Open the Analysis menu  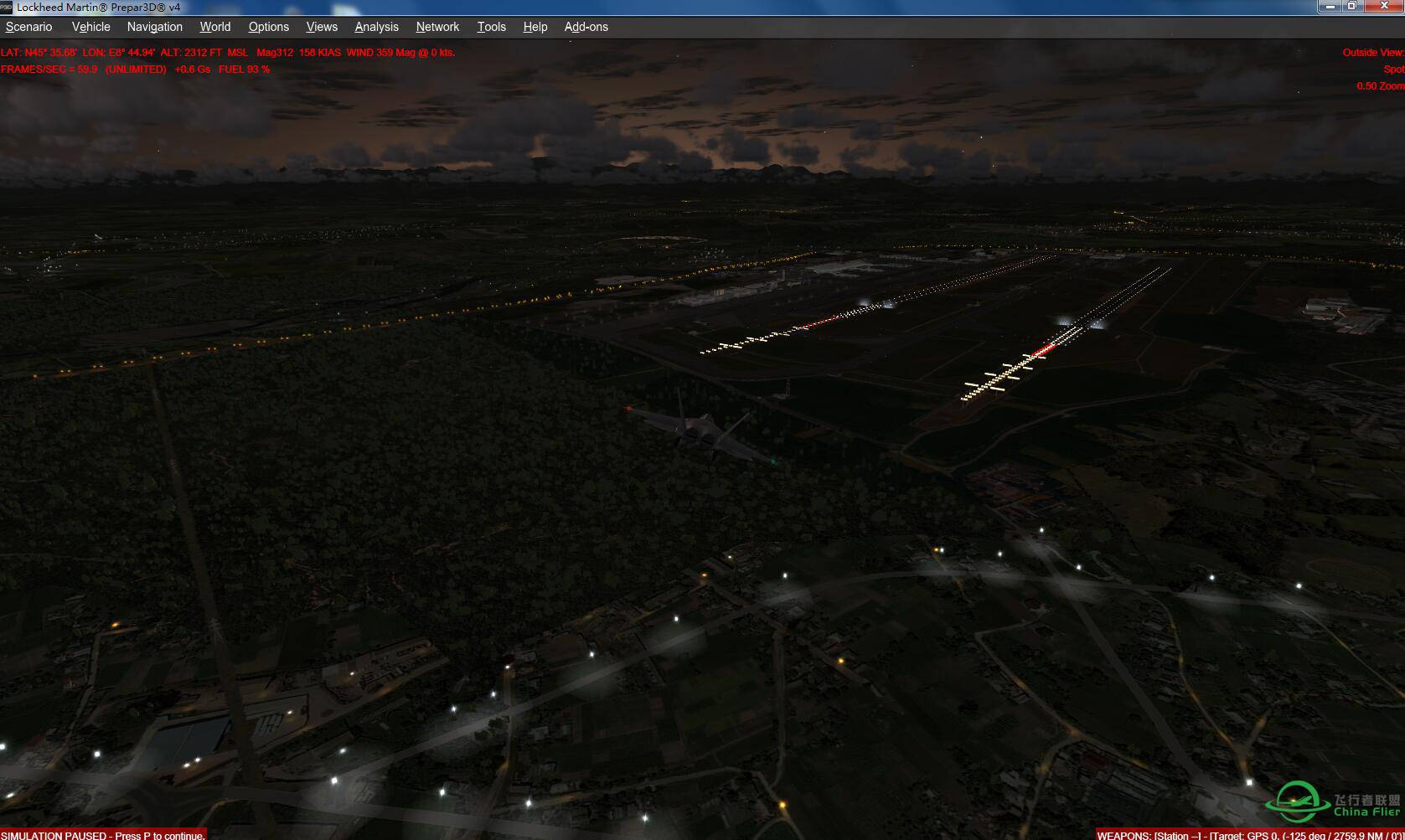(x=375, y=27)
